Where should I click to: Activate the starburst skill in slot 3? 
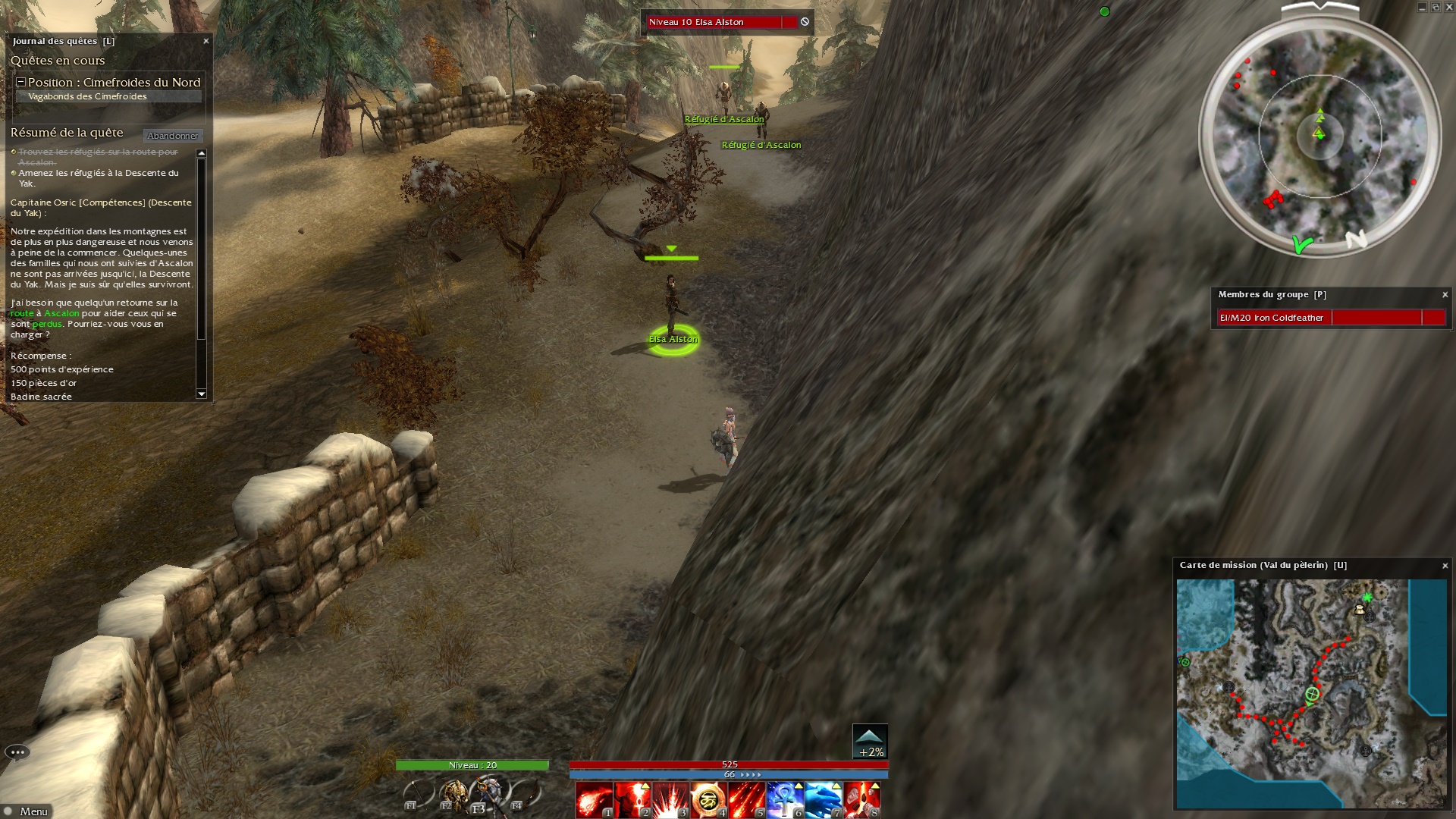click(x=670, y=801)
